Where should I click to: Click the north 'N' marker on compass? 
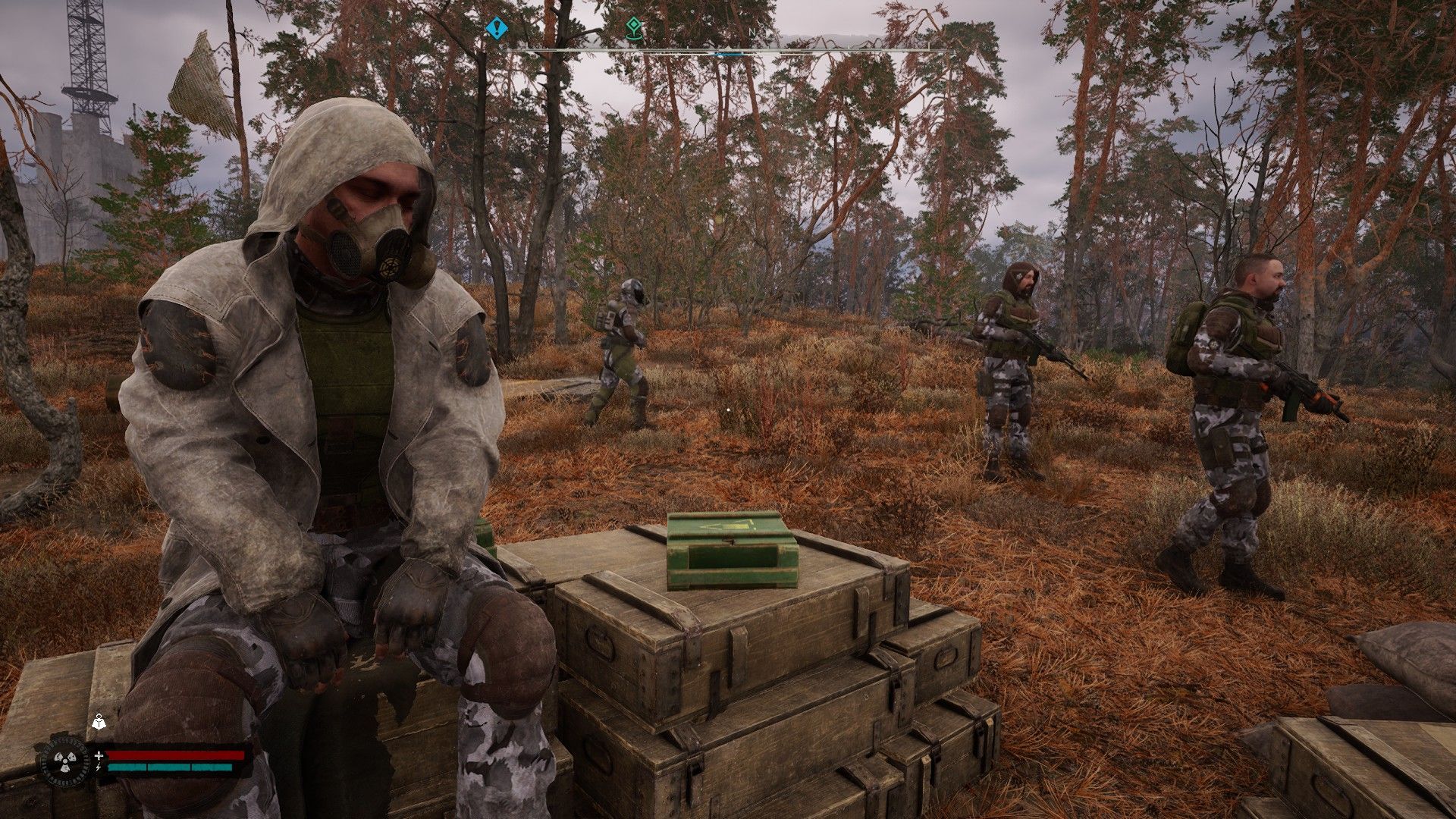[753, 33]
